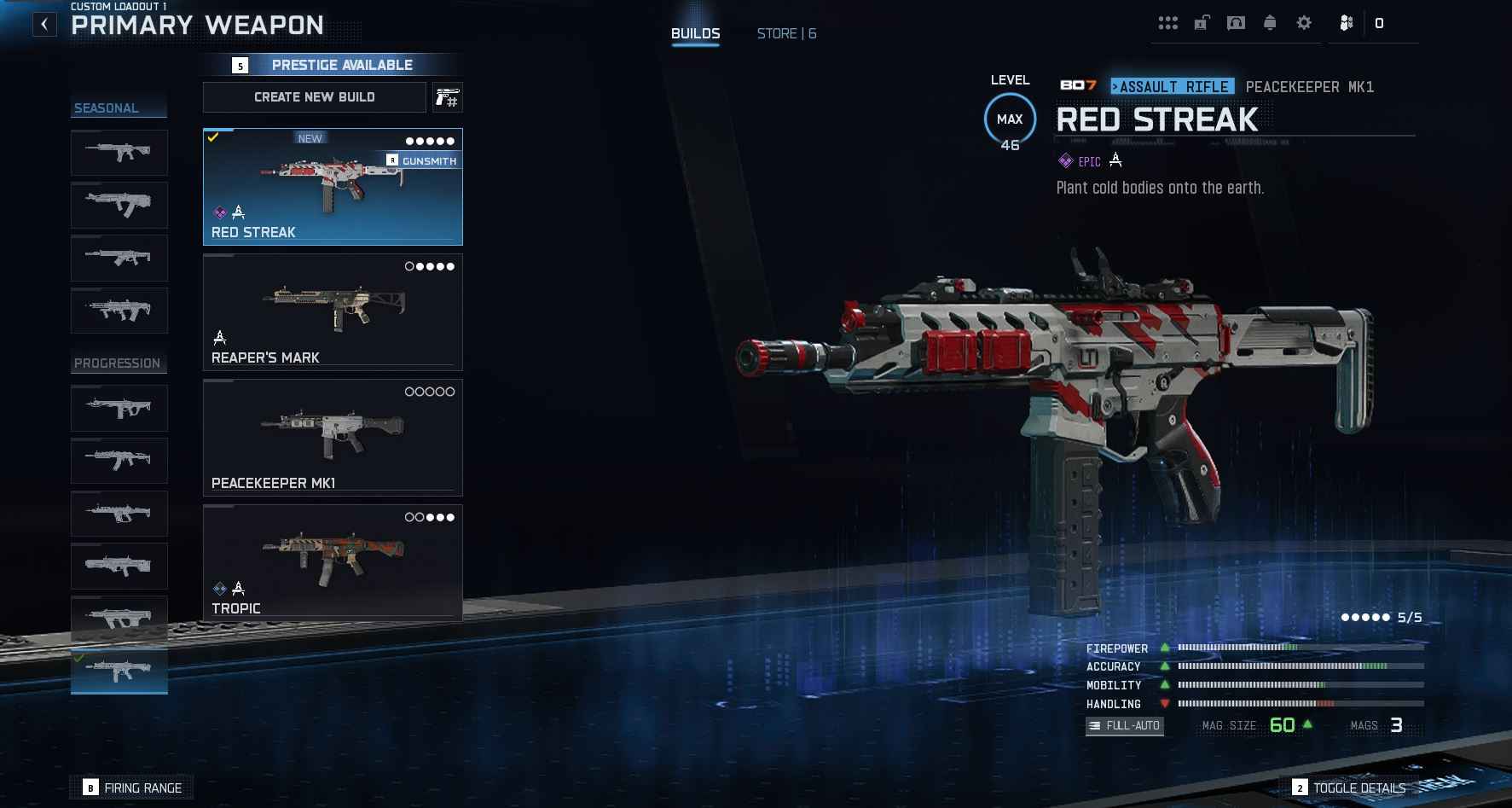Open the Firing Range
Viewport: 1512px width, 808px height.
tap(133, 788)
